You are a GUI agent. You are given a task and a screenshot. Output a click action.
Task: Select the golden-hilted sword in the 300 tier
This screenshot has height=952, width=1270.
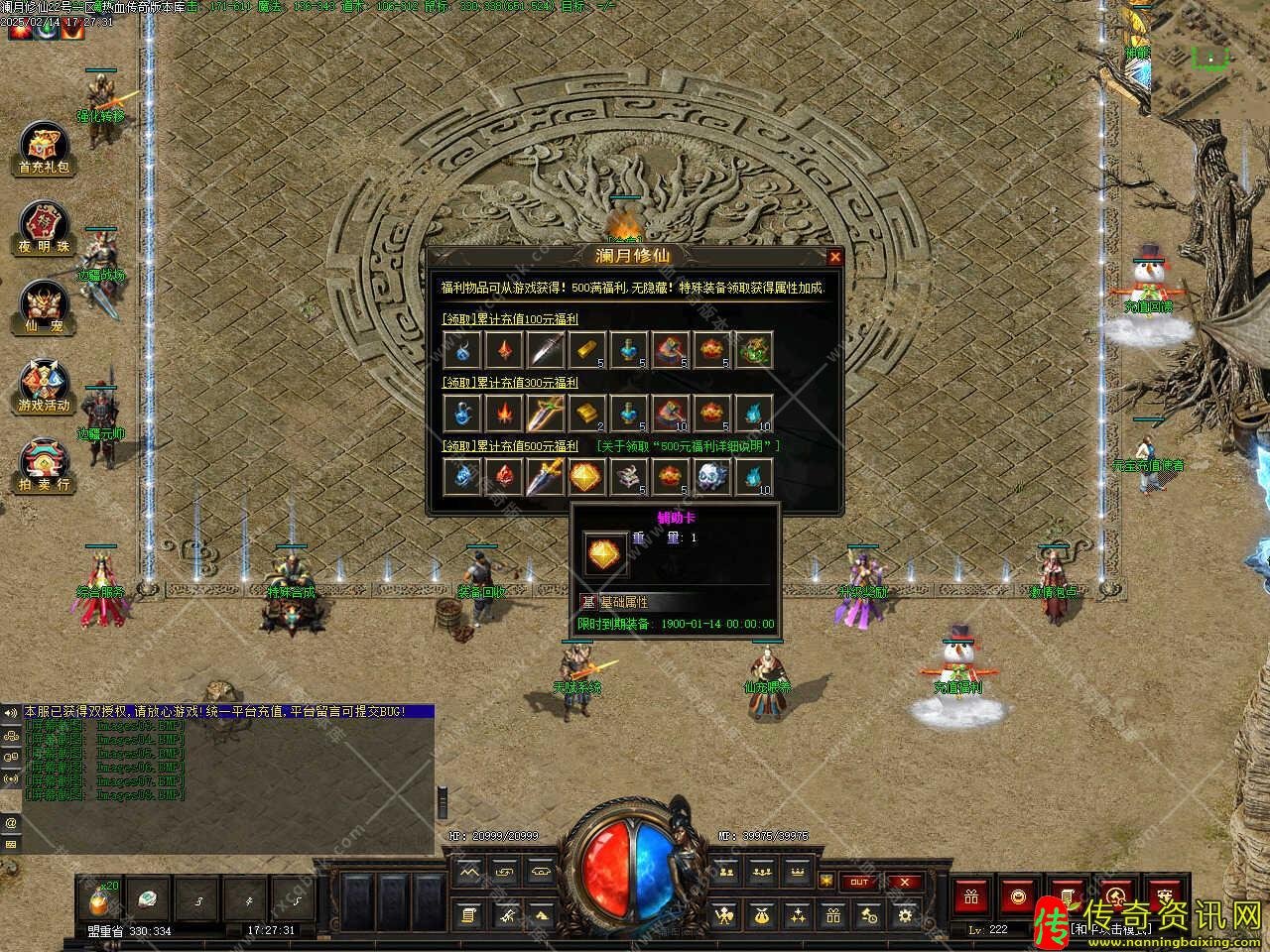pyautogui.click(x=545, y=413)
